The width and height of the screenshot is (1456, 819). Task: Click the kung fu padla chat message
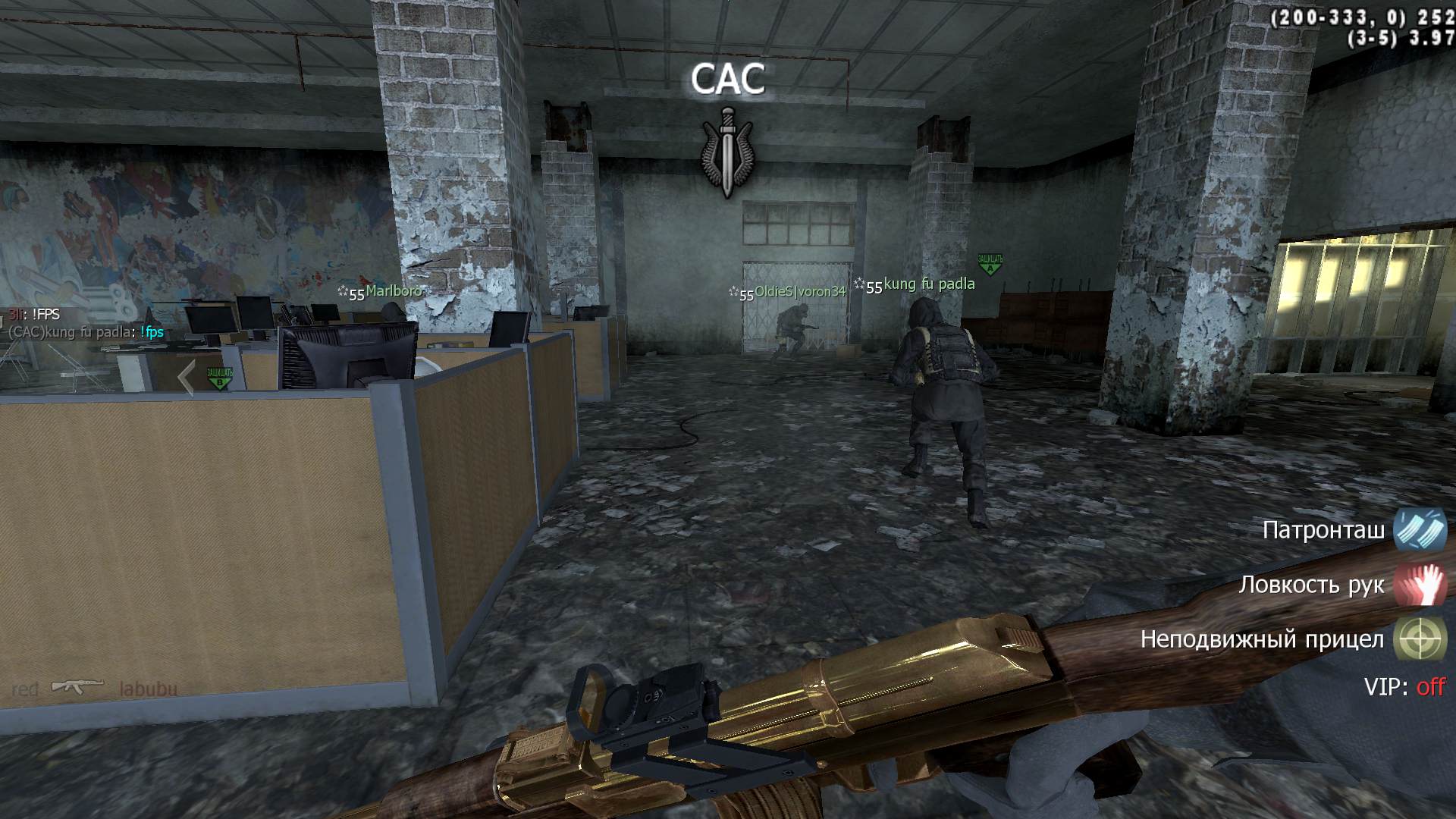[x=86, y=332]
